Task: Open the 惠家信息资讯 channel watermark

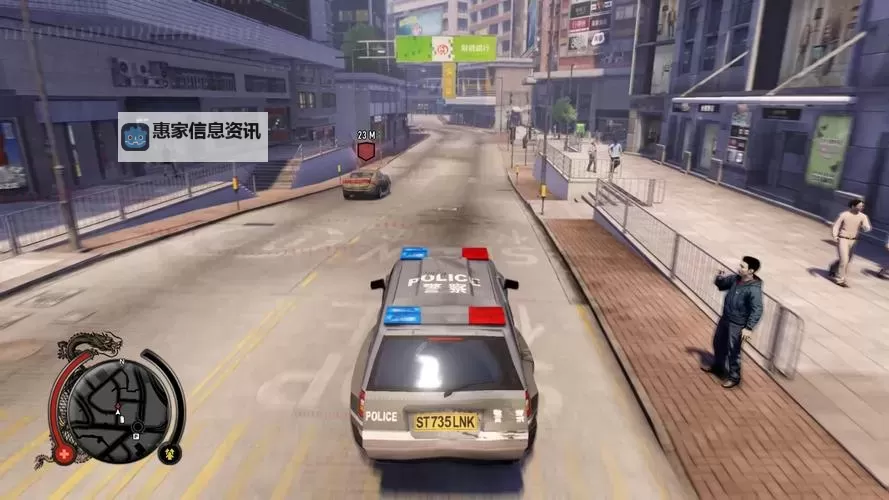Action: tap(193, 136)
